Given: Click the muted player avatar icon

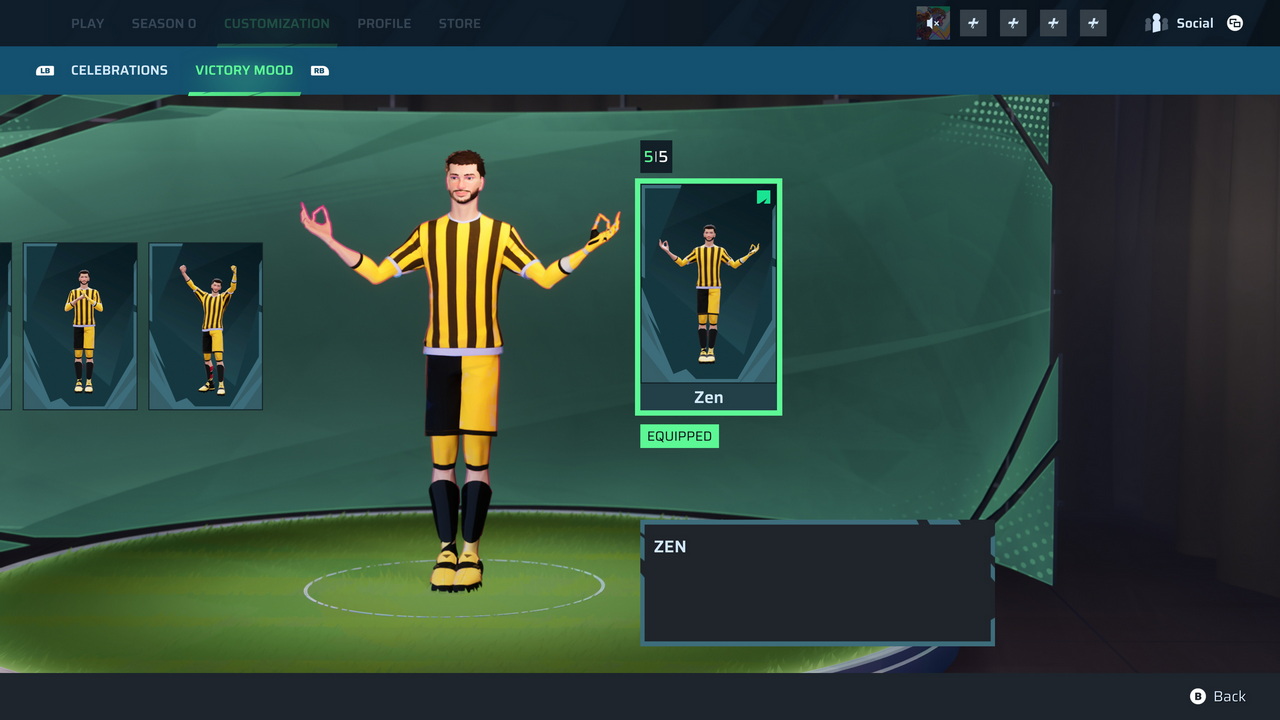Looking at the screenshot, I should point(933,23).
